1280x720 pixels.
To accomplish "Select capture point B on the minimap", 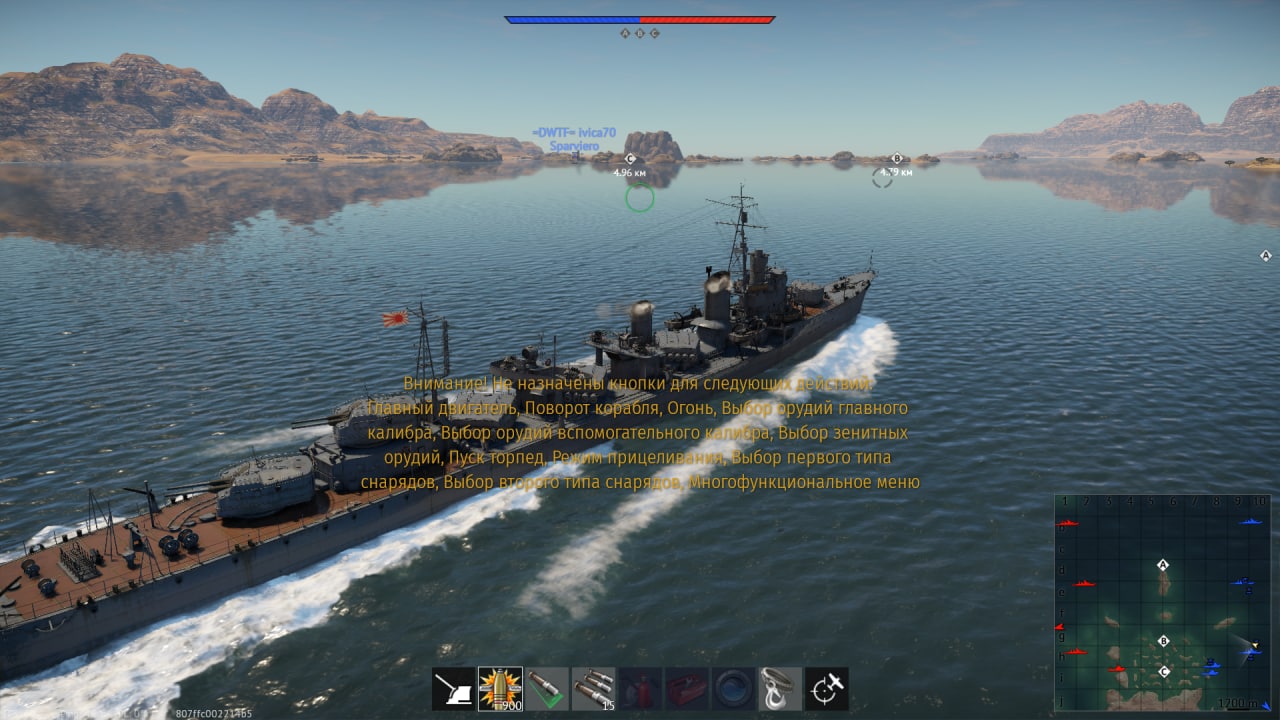I will click(1163, 641).
